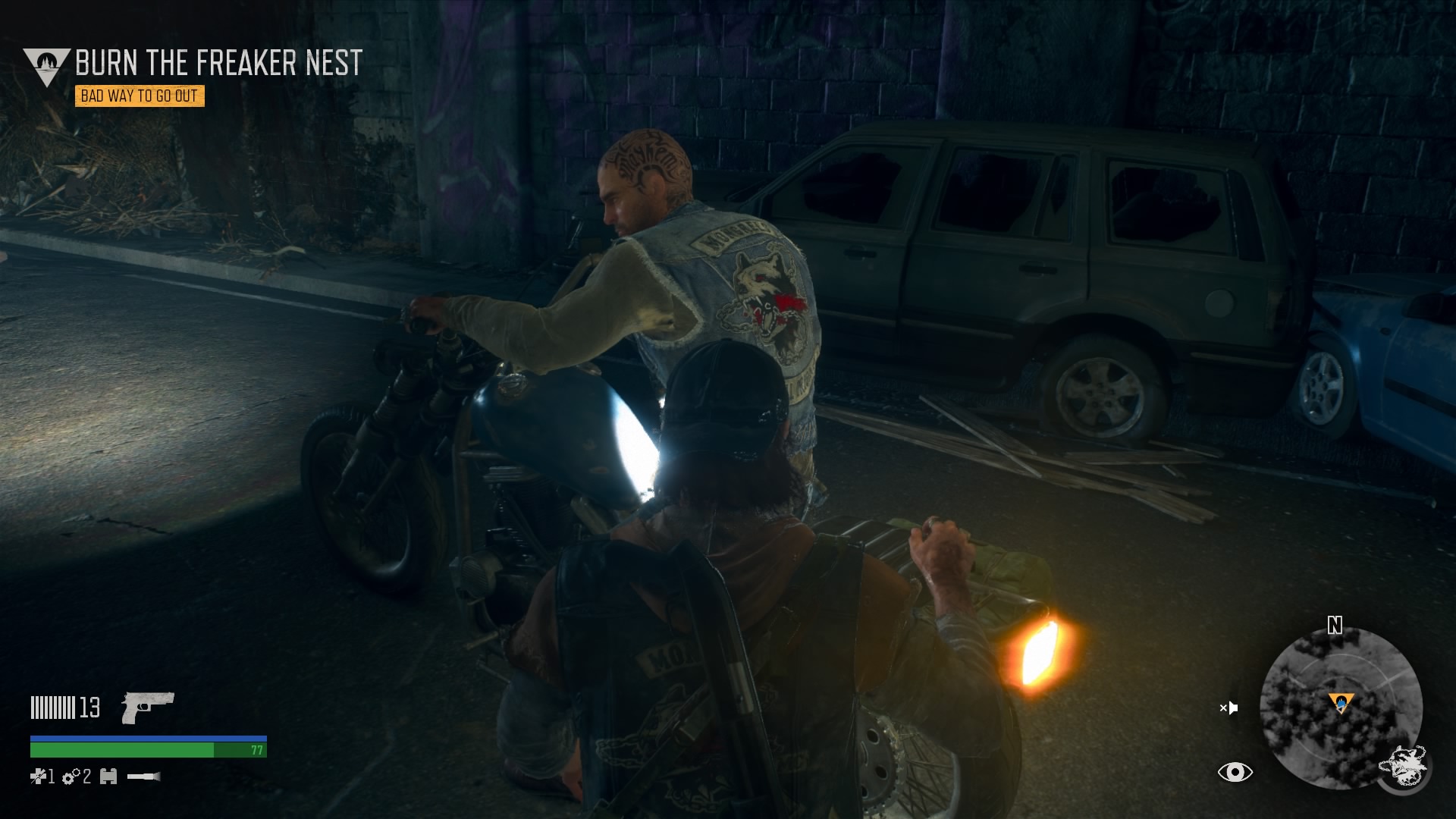Click the player arrow on the minimap
The height and width of the screenshot is (819, 1456).
pos(1341,705)
